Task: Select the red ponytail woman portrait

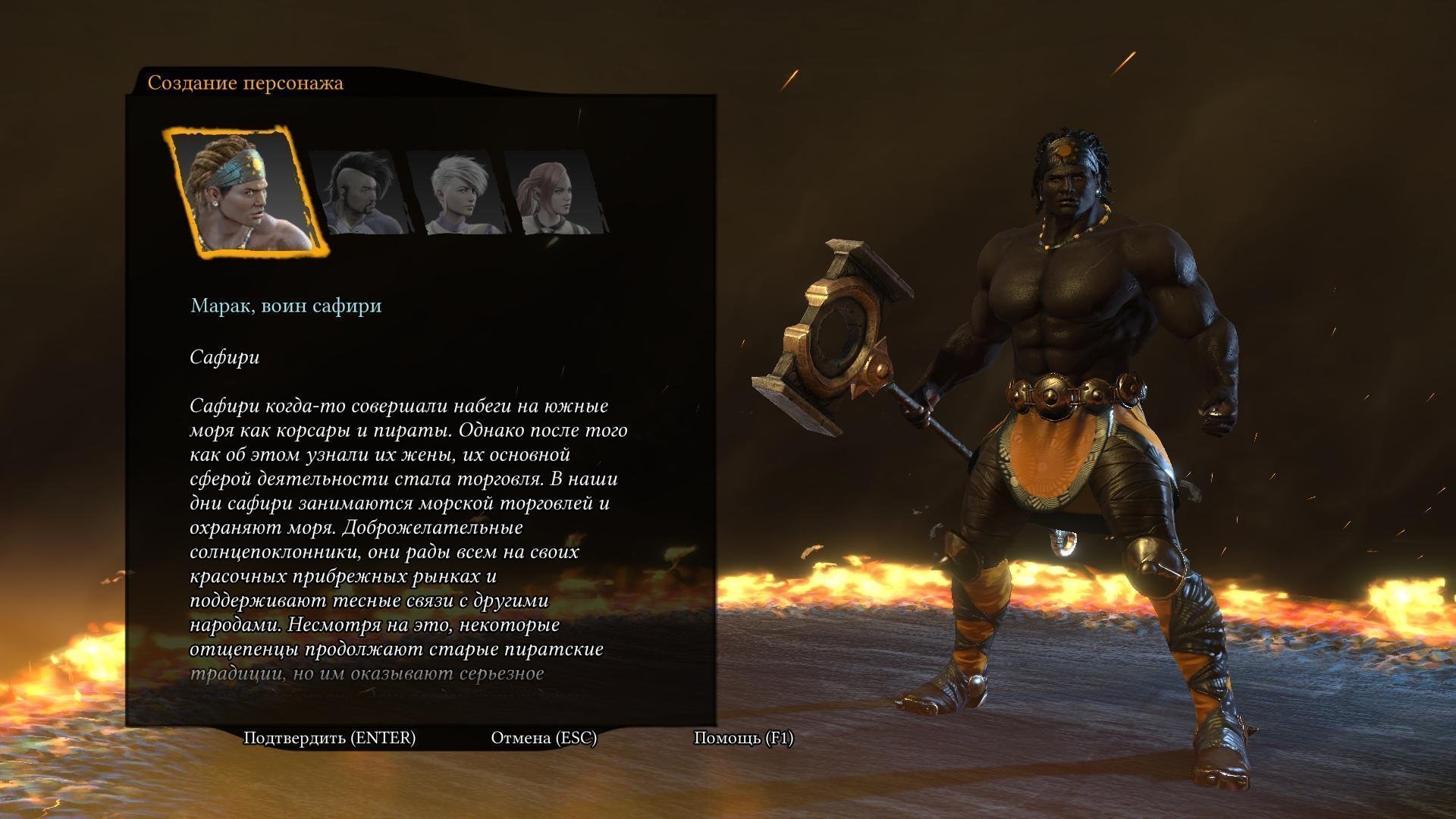Action: point(557,193)
